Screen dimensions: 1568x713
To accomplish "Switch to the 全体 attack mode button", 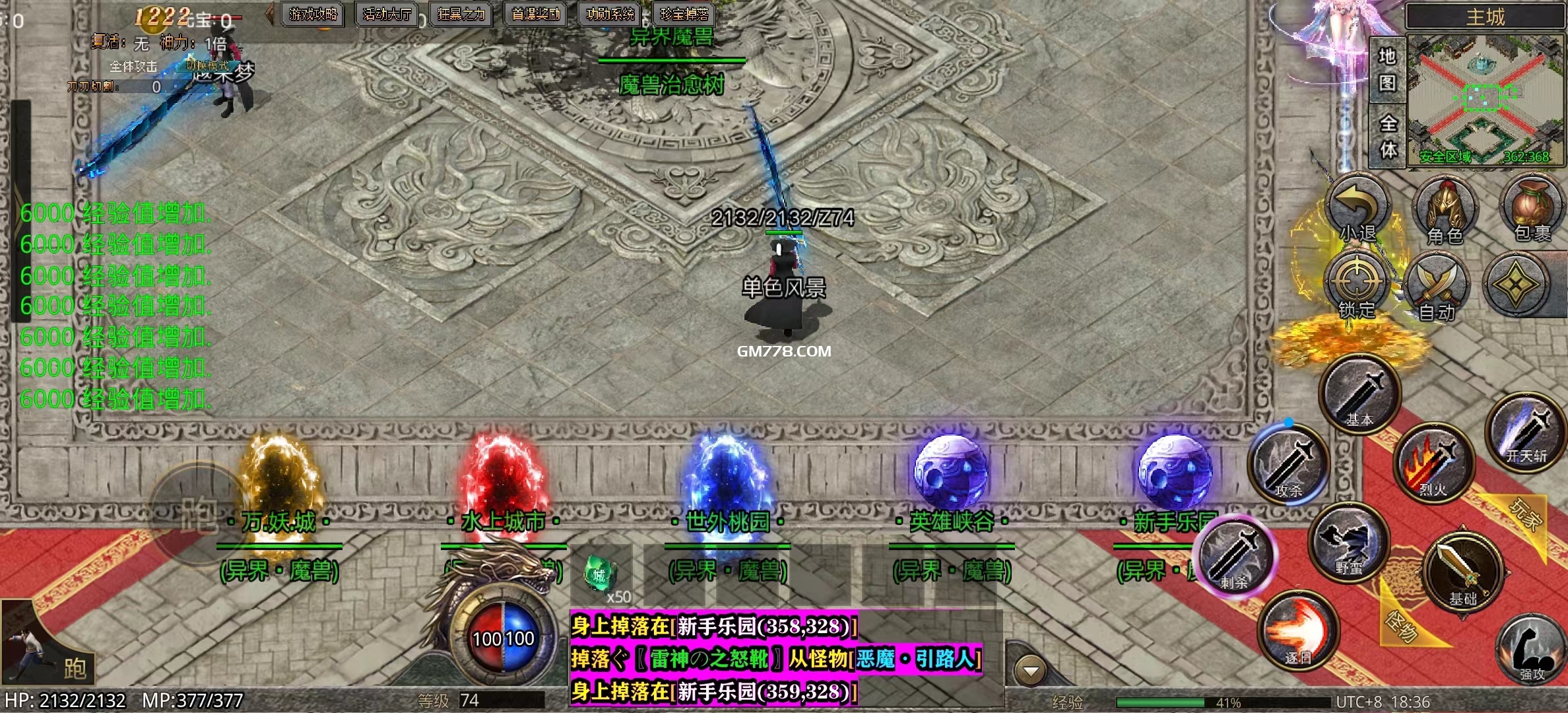I will point(1388,136).
